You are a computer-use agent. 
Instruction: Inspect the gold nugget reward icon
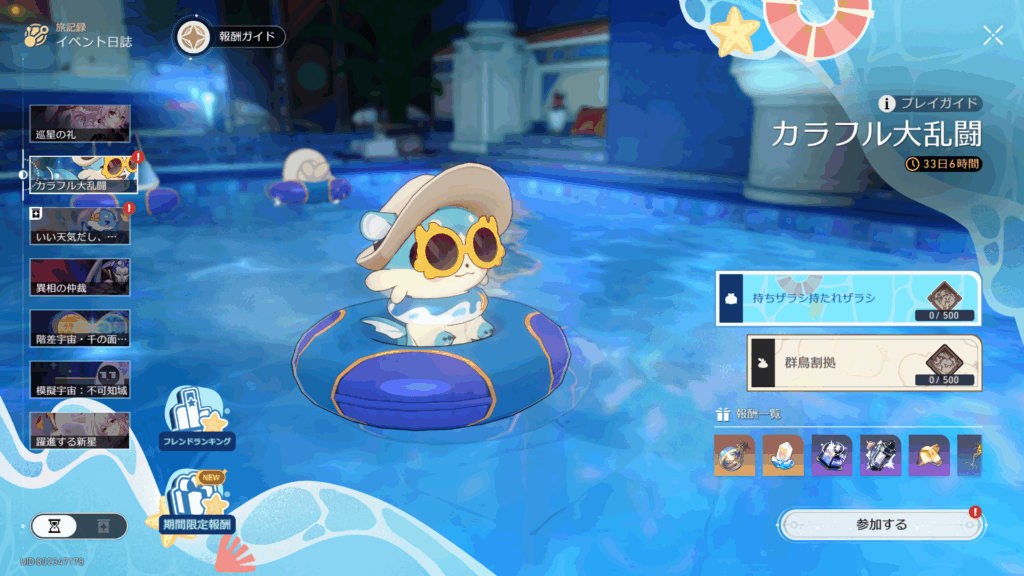[x=929, y=455]
